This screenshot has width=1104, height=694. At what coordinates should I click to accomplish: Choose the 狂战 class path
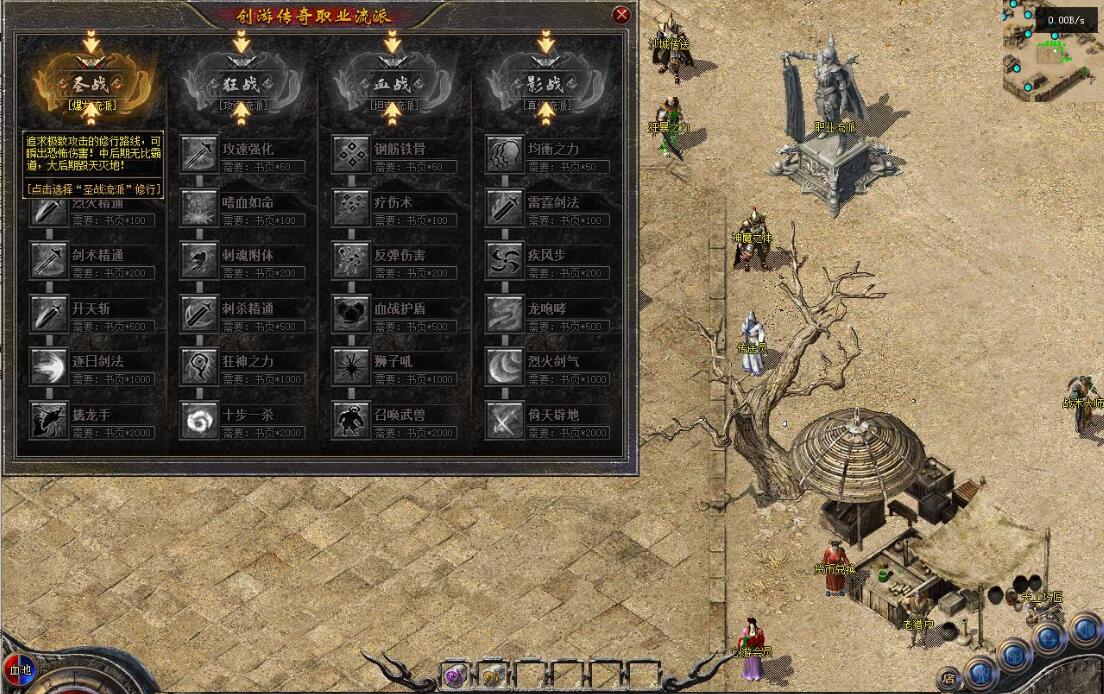click(x=240, y=84)
